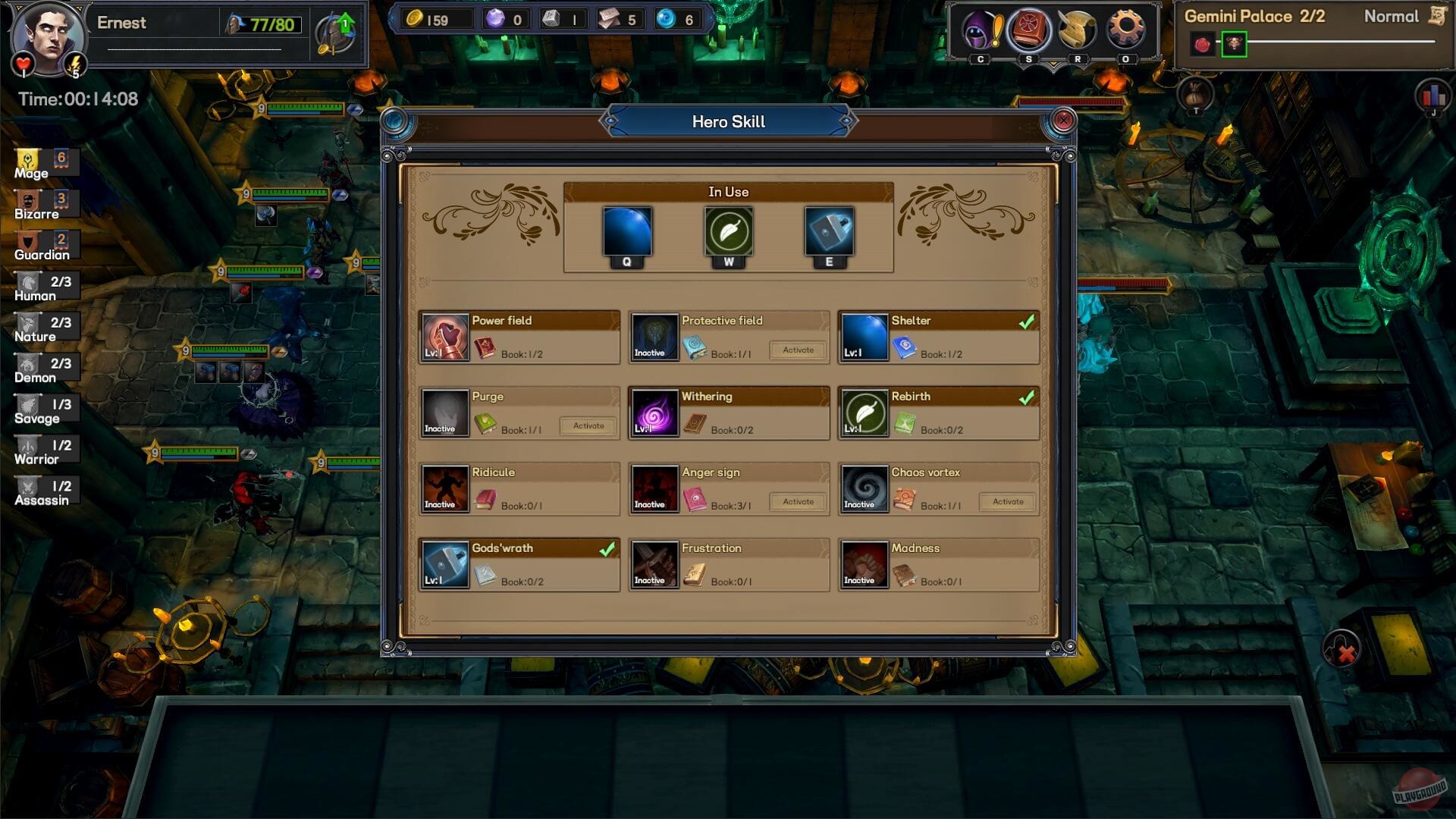Screen dimensions: 1456x819
Task: Select the Mage faction banner icon
Action: [x=29, y=159]
